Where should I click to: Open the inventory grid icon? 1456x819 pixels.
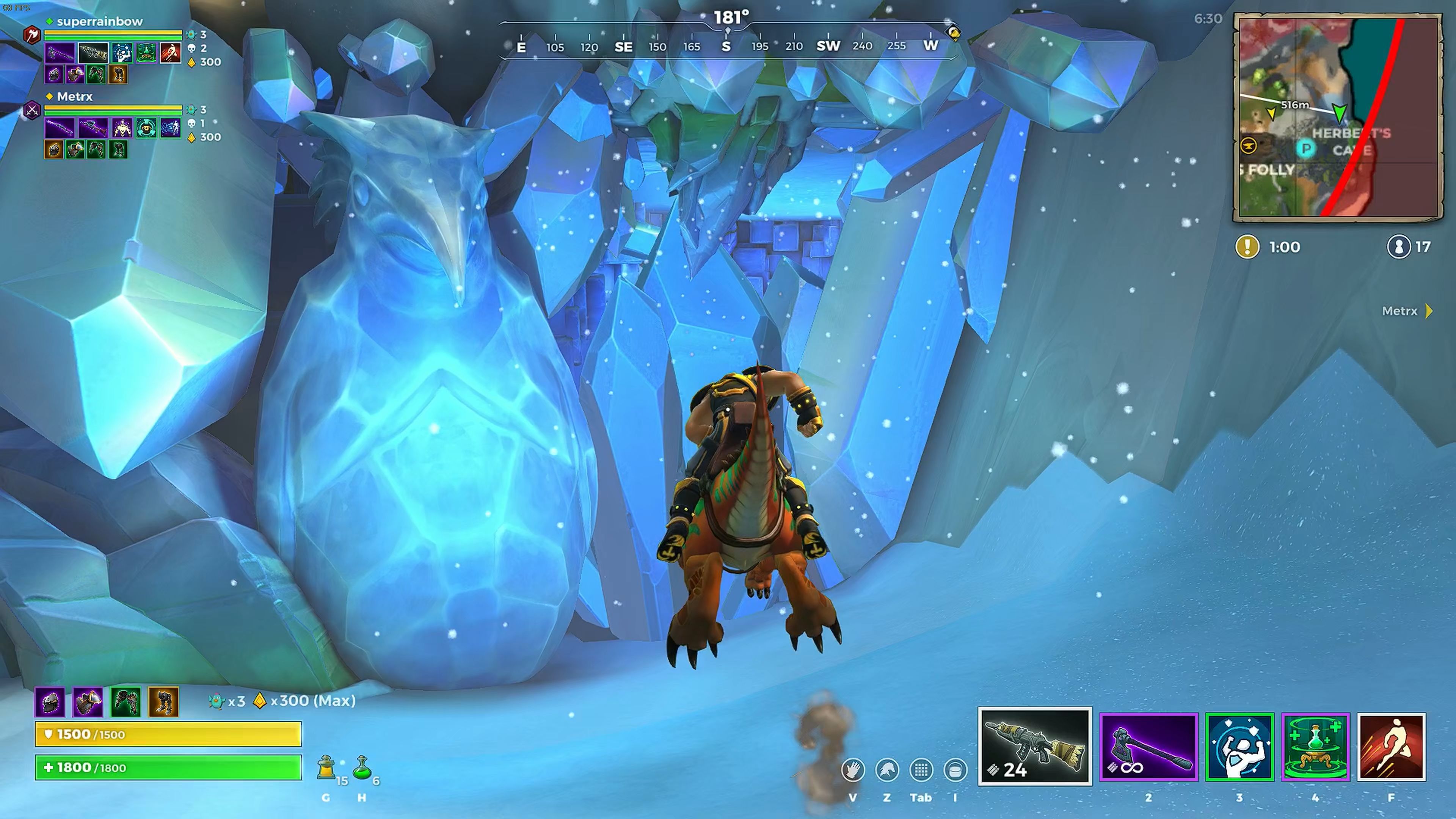point(921,770)
